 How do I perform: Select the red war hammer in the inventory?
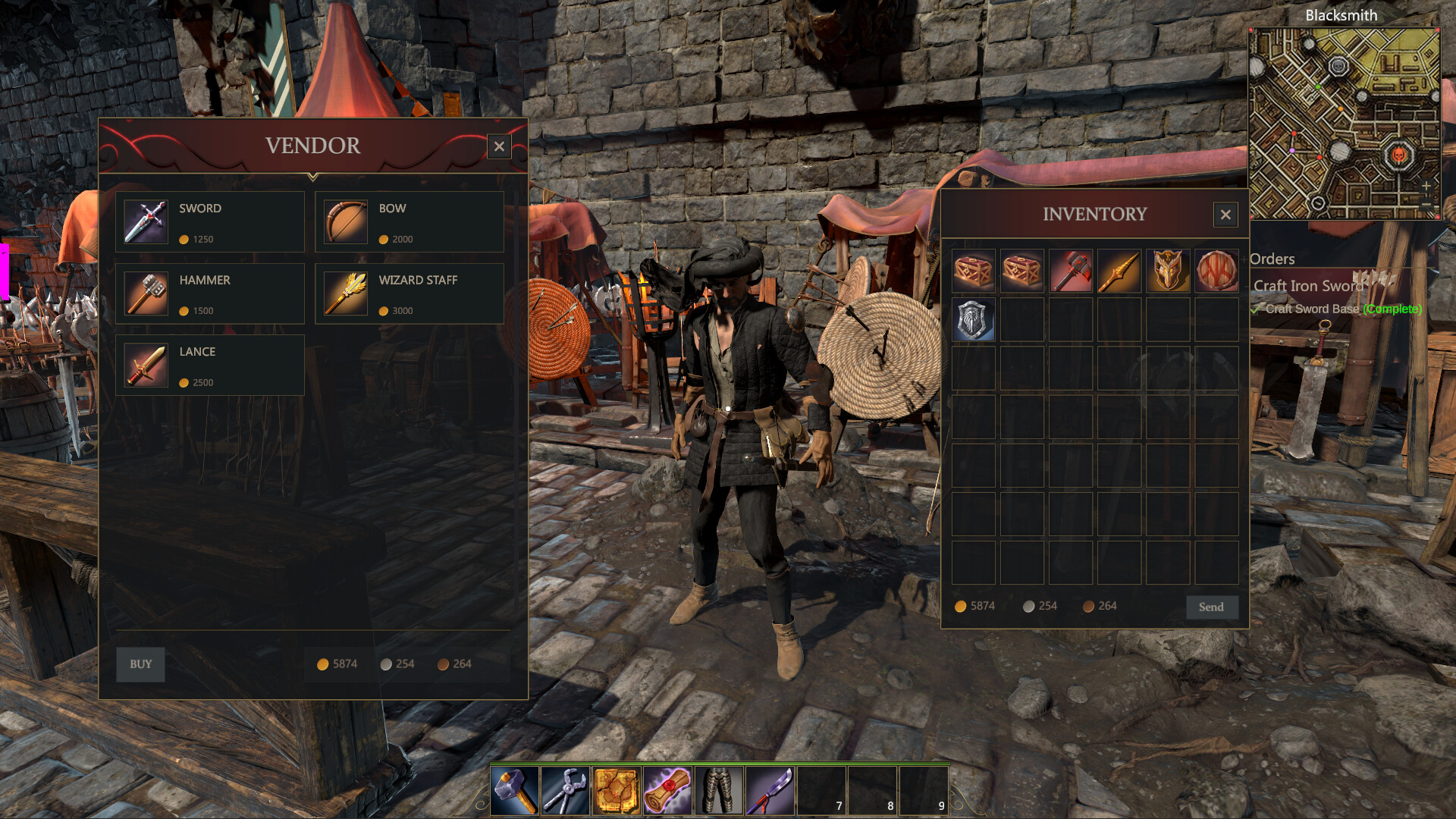pyautogui.click(x=1071, y=271)
